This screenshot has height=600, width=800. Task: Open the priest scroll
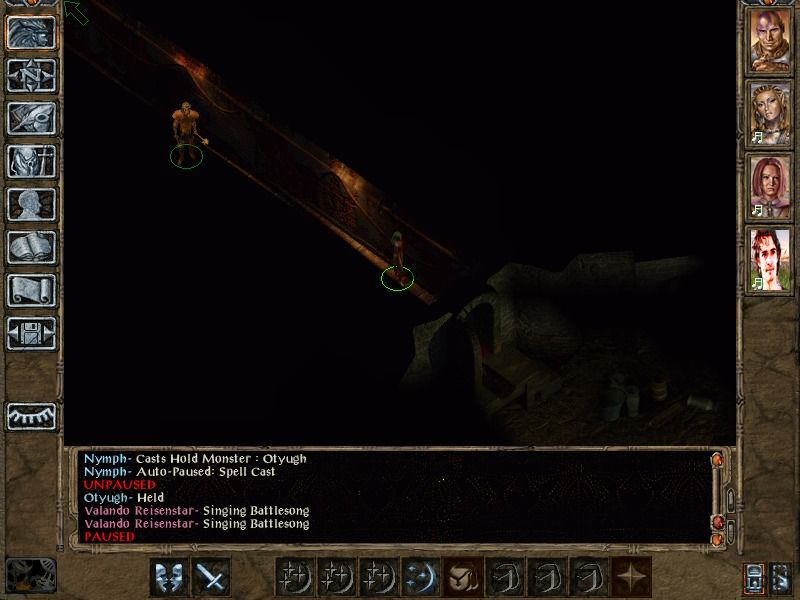[x=31, y=290]
